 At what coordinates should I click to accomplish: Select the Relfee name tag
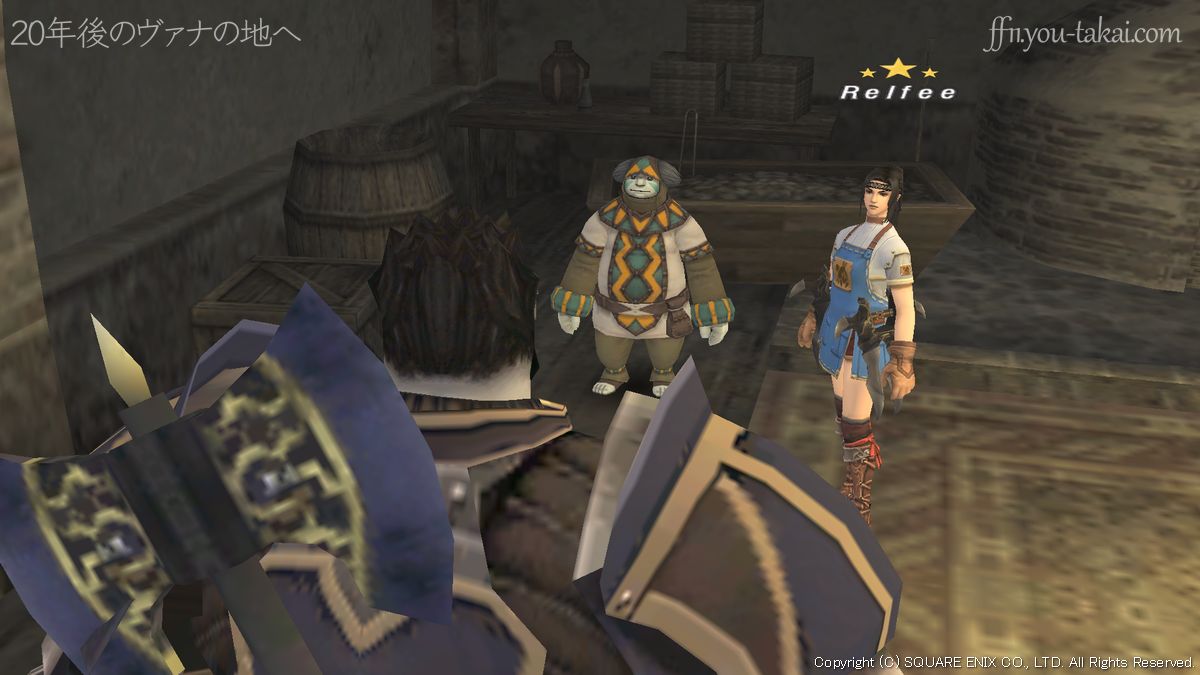point(897,93)
